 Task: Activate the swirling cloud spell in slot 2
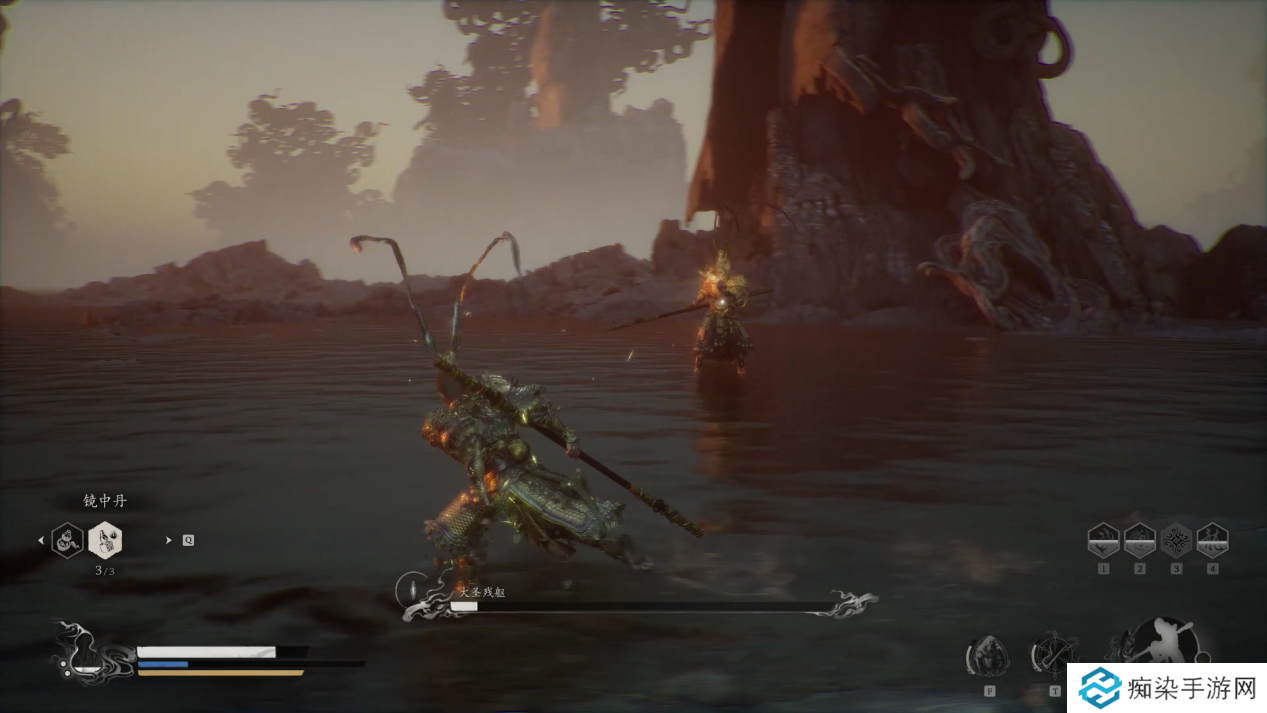point(1139,540)
